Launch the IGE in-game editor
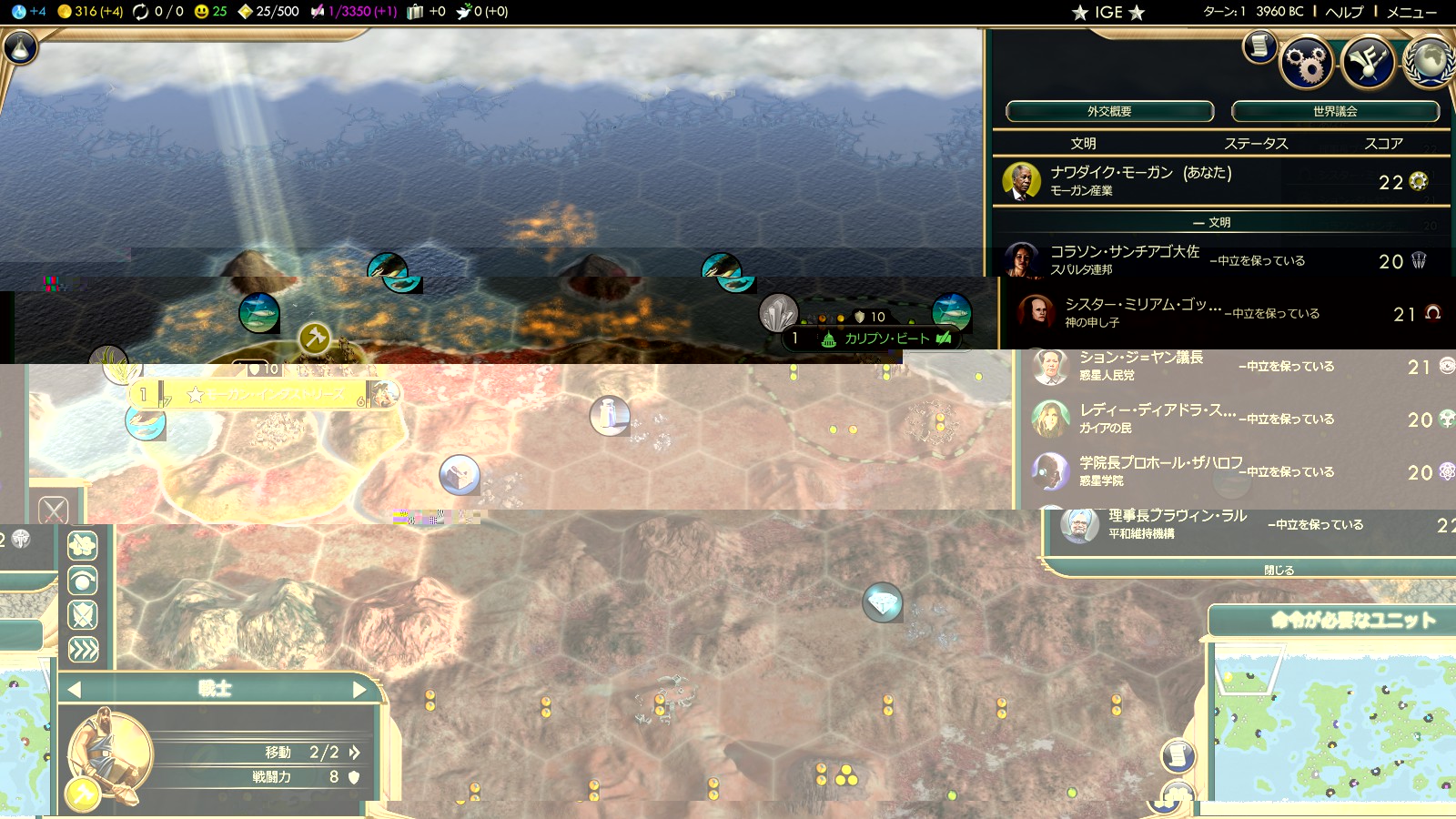The image size is (1456, 819). tap(1107, 12)
